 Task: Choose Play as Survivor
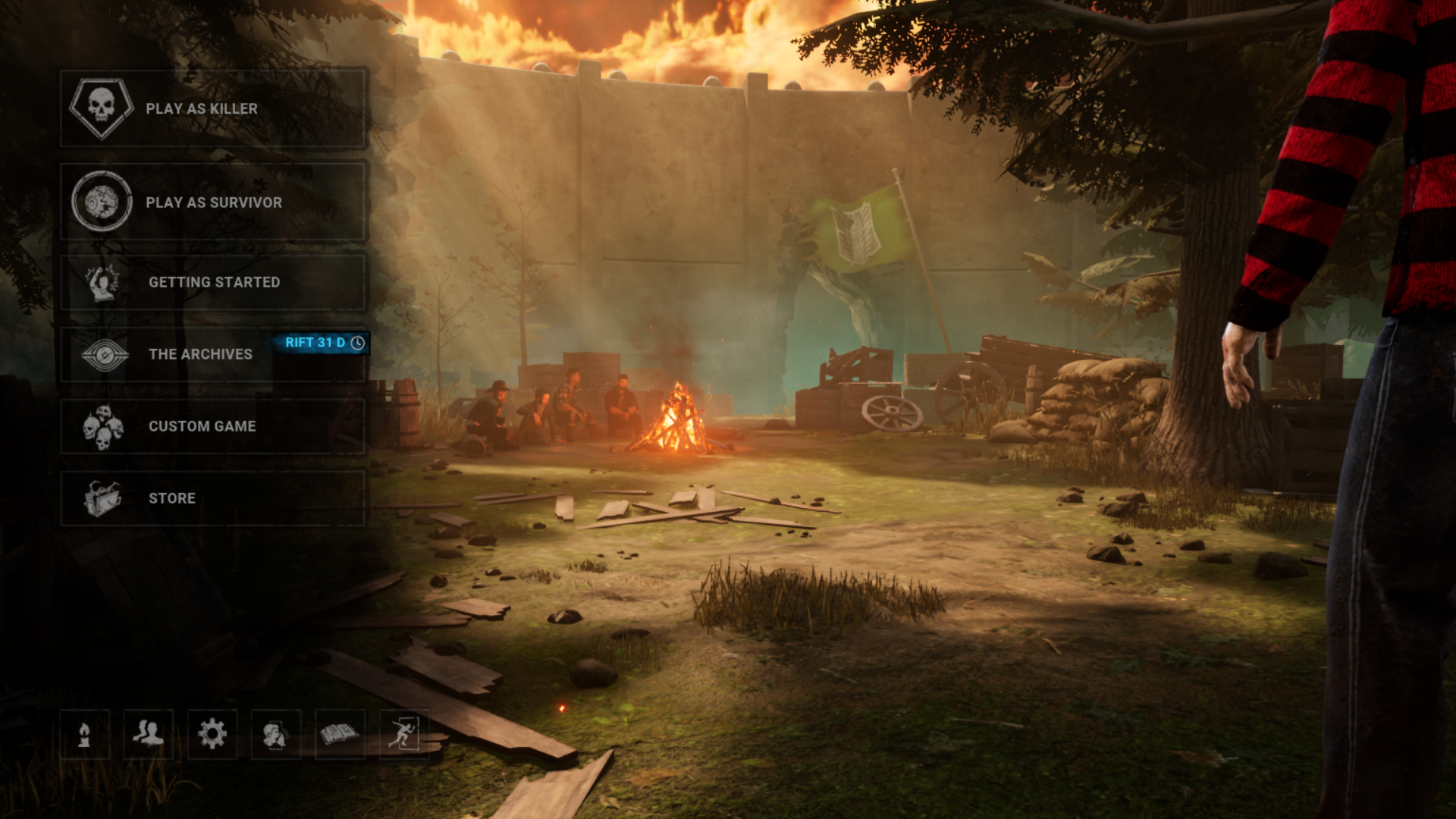[213, 202]
